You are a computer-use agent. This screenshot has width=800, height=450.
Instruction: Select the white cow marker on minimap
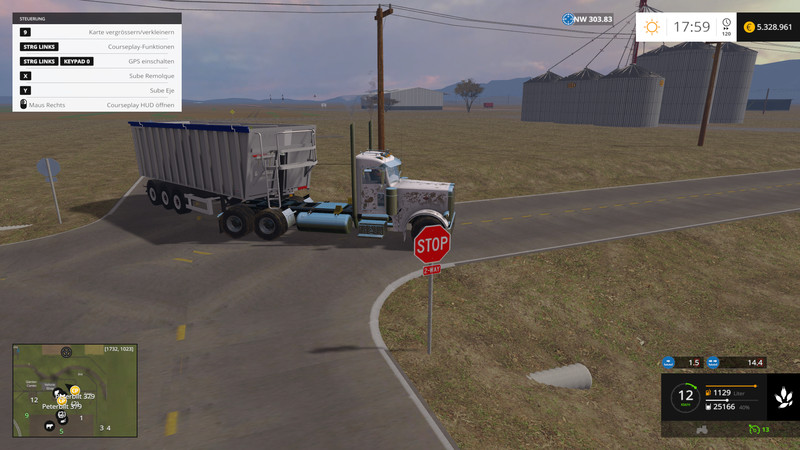point(47,426)
